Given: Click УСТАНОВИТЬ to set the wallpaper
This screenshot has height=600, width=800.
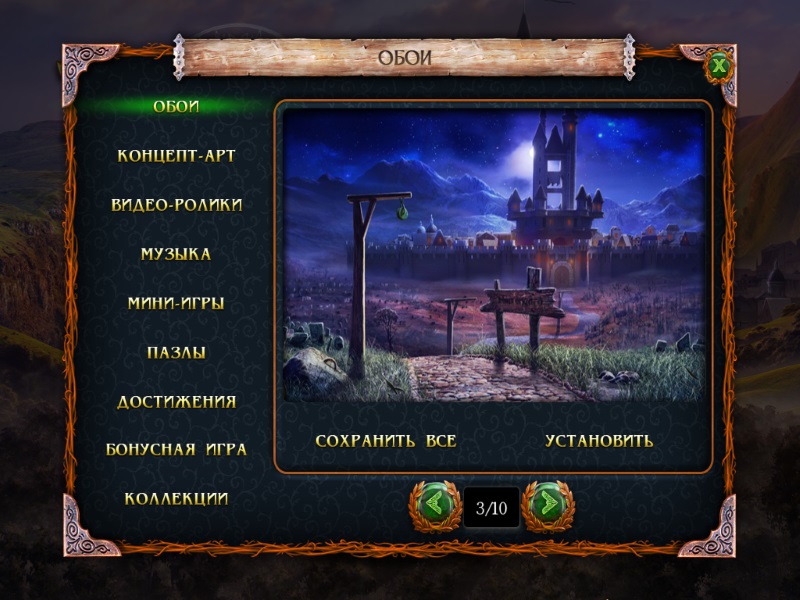Looking at the screenshot, I should click(599, 440).
